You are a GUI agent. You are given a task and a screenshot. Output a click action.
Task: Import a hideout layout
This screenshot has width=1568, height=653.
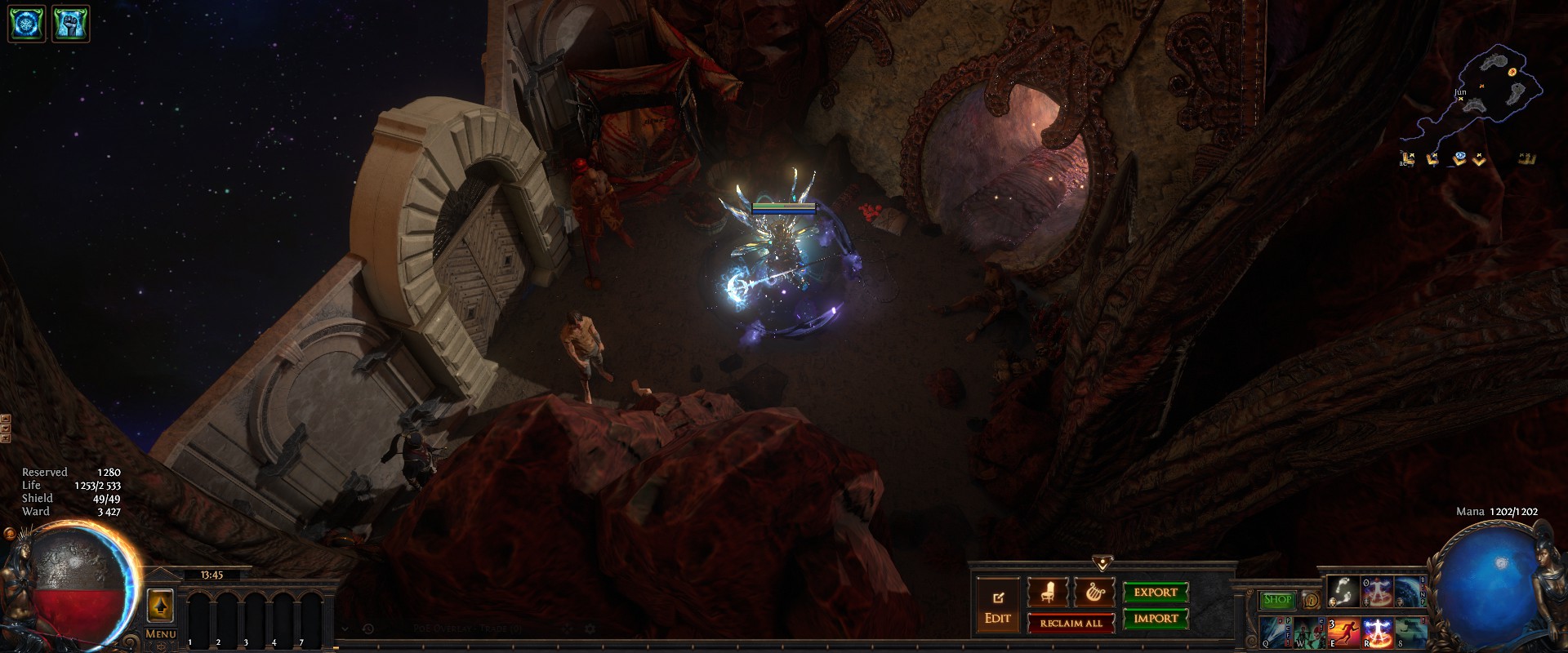[1155, 619]
